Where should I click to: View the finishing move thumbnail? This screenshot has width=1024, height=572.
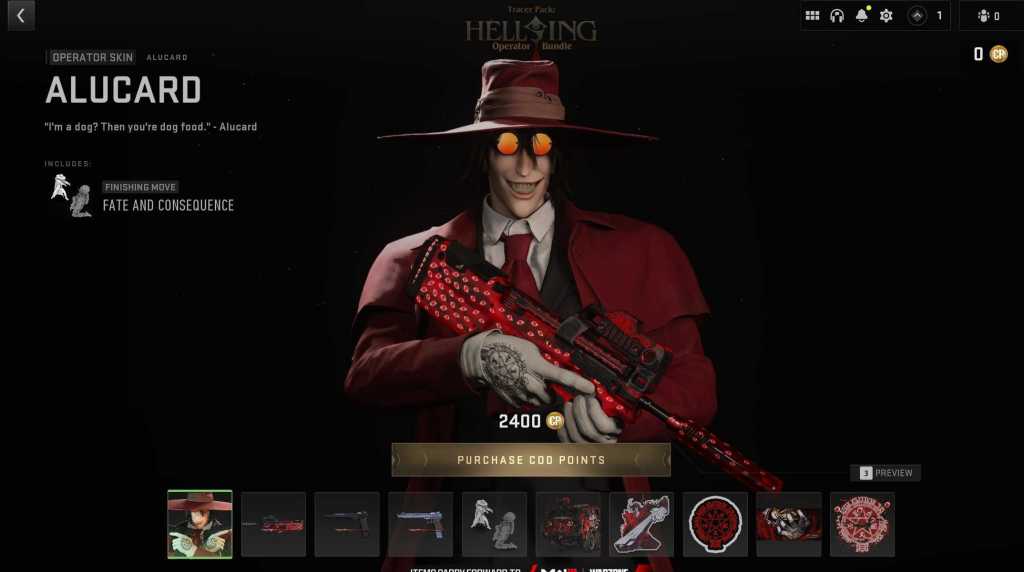tap(494, 524)
